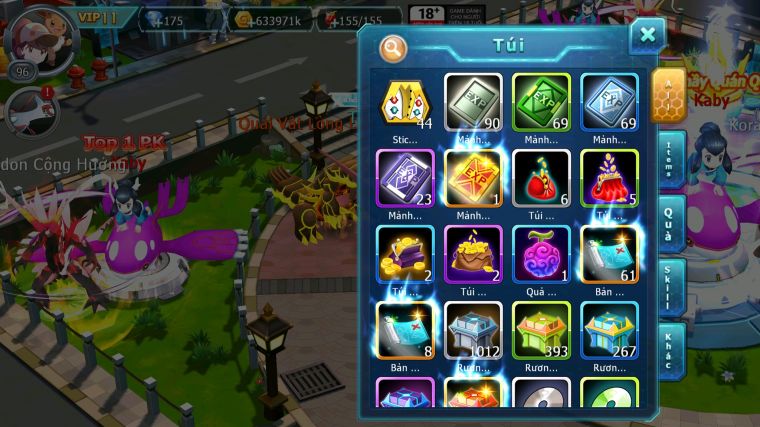Image resolution: width=760 pixels, height=427 pixels.
Task: Pick the golden EXP shard with count 1
Action: point(473,178)
